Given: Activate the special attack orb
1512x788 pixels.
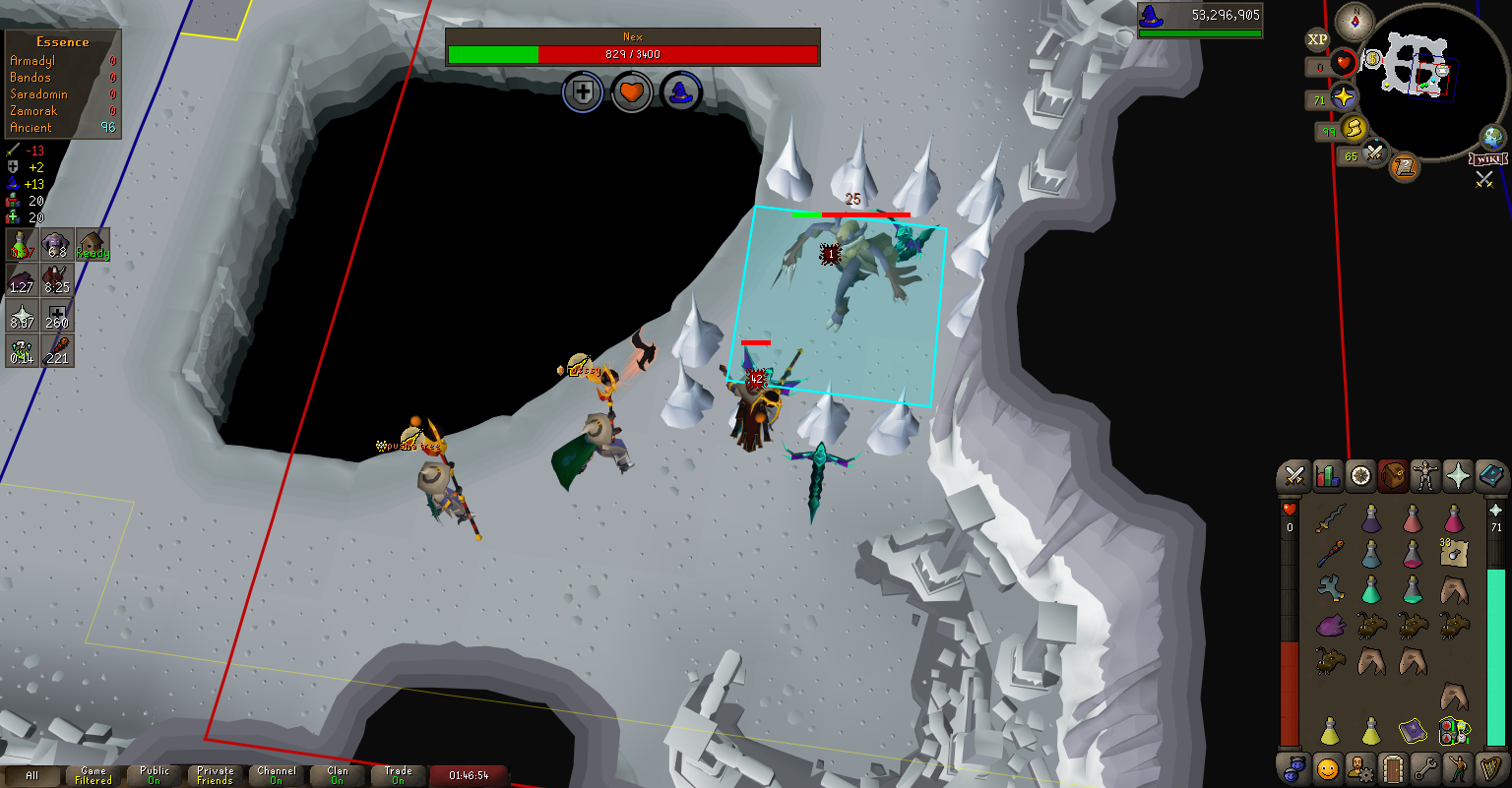Looking at the screenshot, I should coord(1374,153).
